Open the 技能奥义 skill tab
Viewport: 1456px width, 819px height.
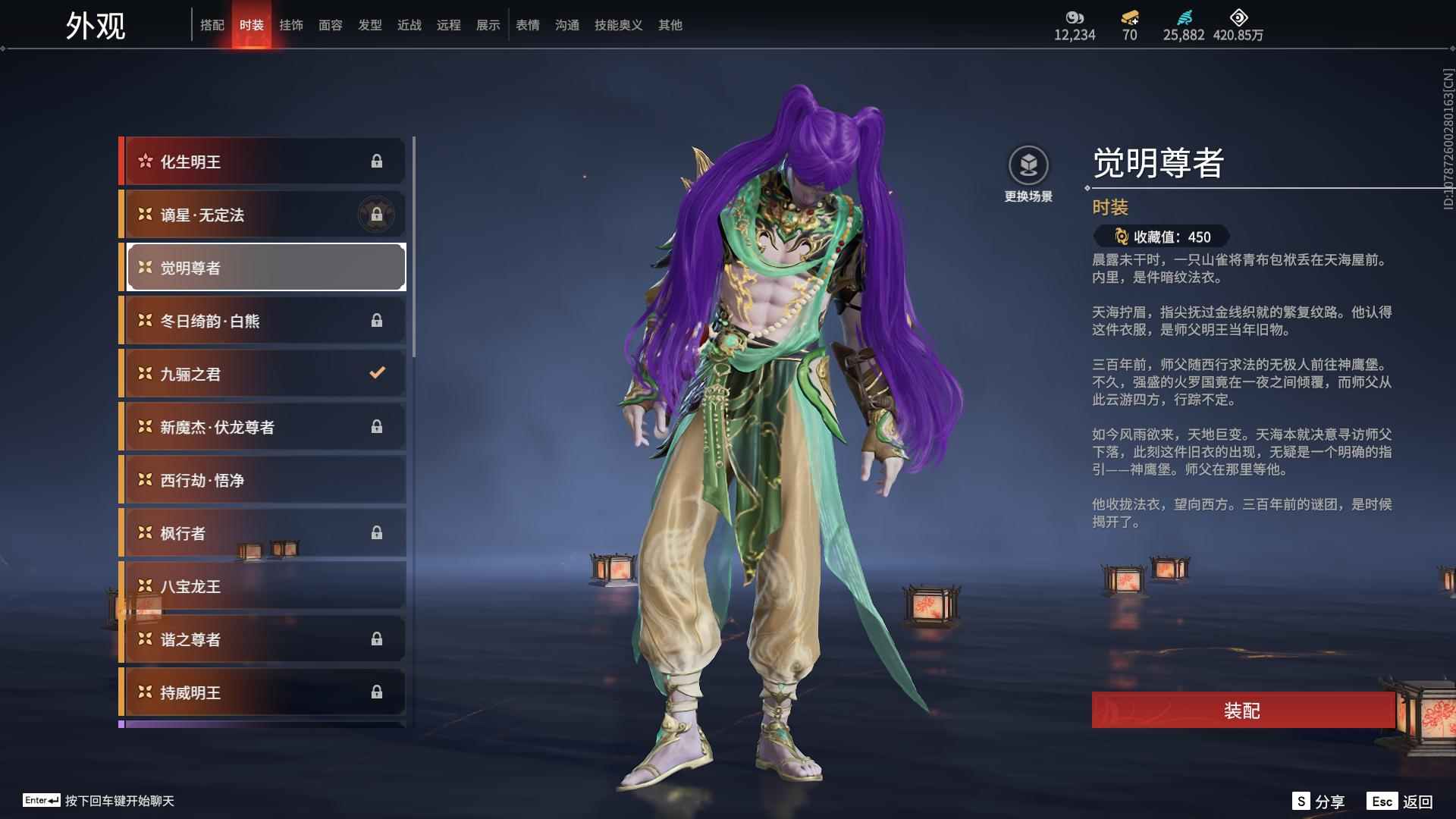(619, 25)
